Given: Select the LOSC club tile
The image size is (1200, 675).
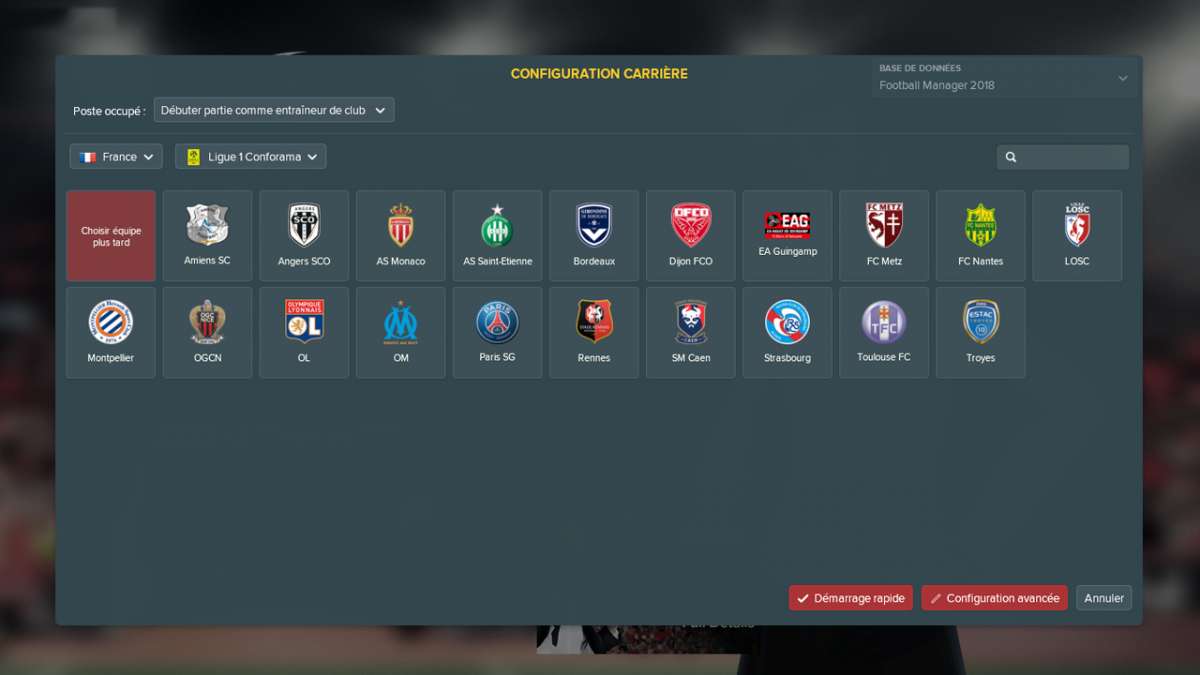Looking at the screenshot, I should [x=1077, y=236].
